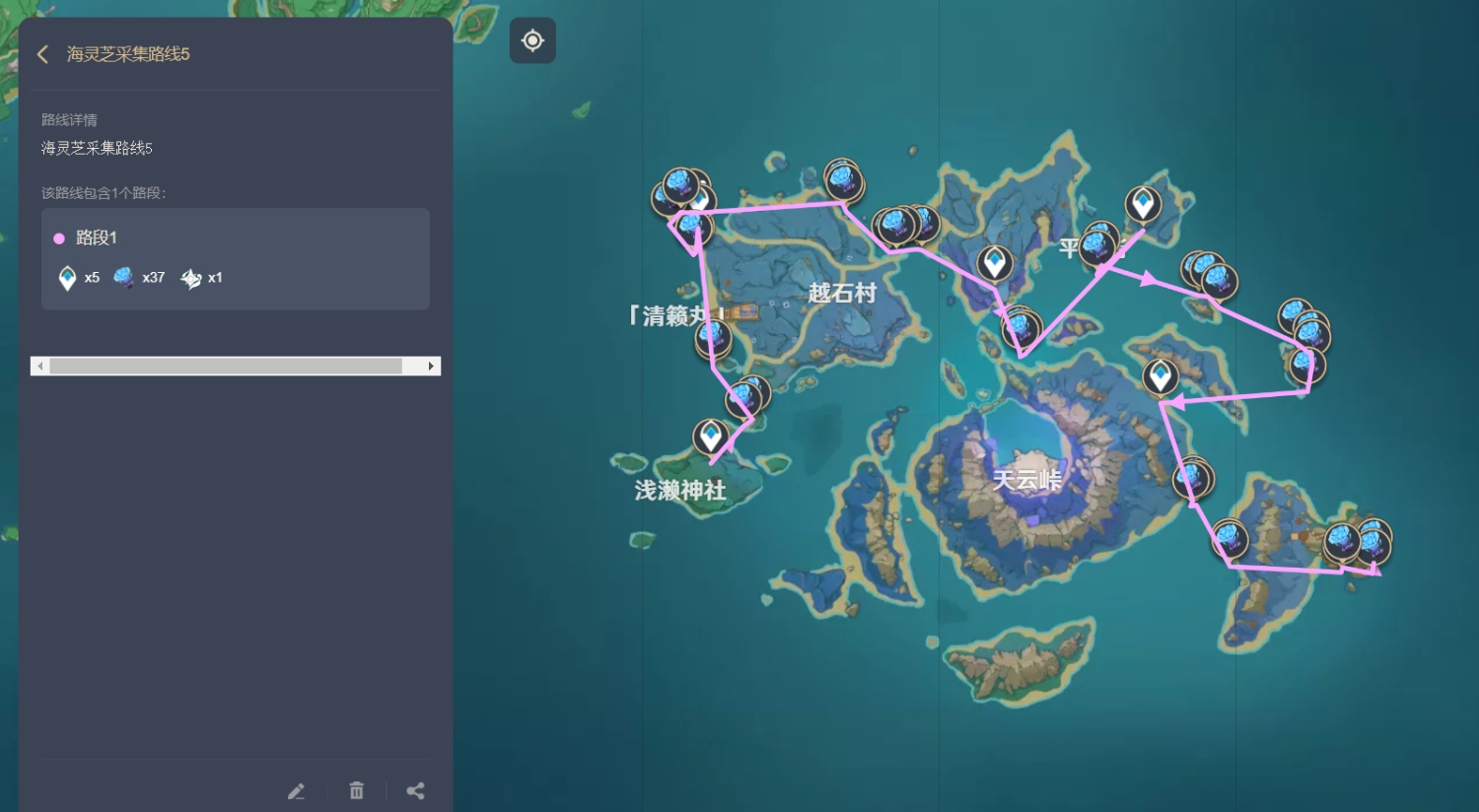The image size is (1479, 812).
Task: Open the waypoint marker east of 天云峠
Action: 1161,375
